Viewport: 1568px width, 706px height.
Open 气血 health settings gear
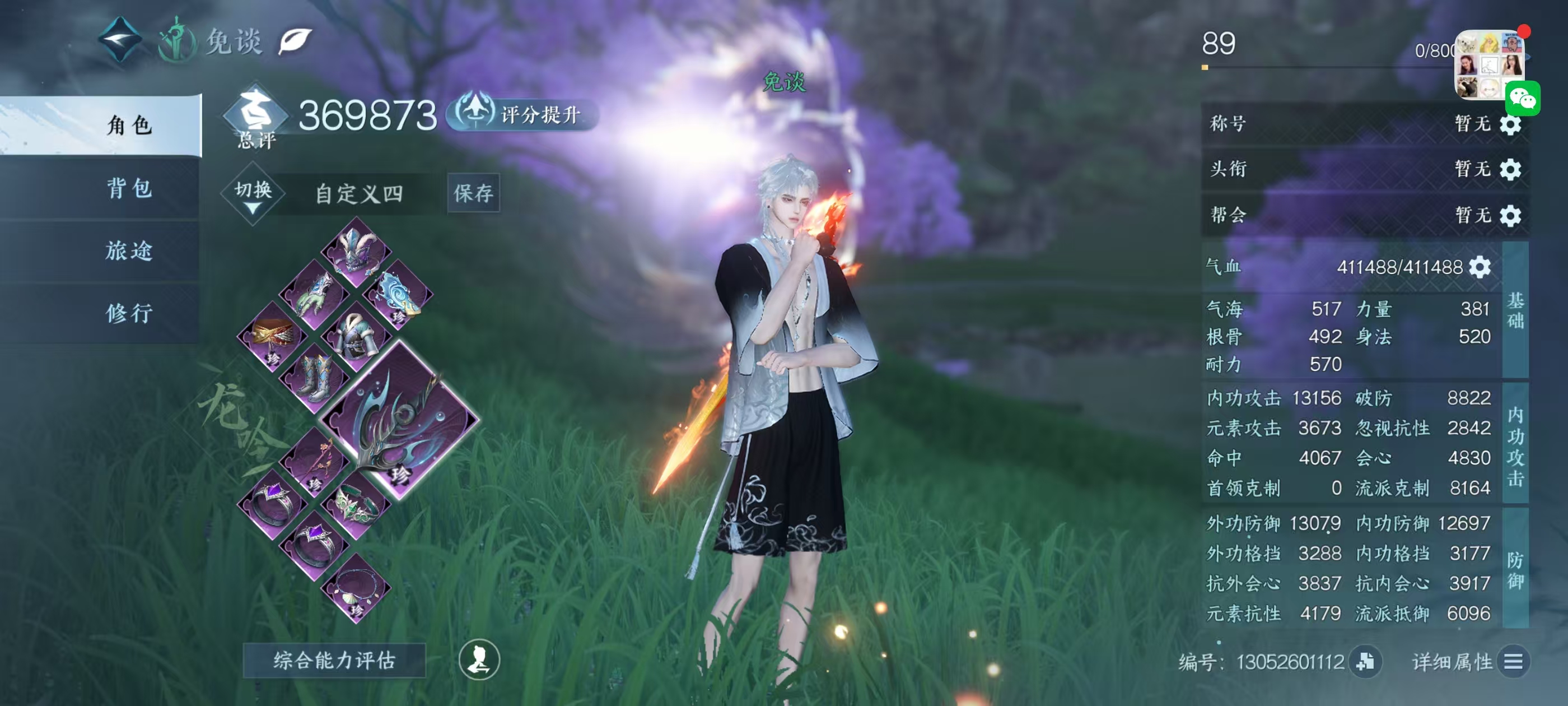pyautogui.click(x=1480, y=267)
